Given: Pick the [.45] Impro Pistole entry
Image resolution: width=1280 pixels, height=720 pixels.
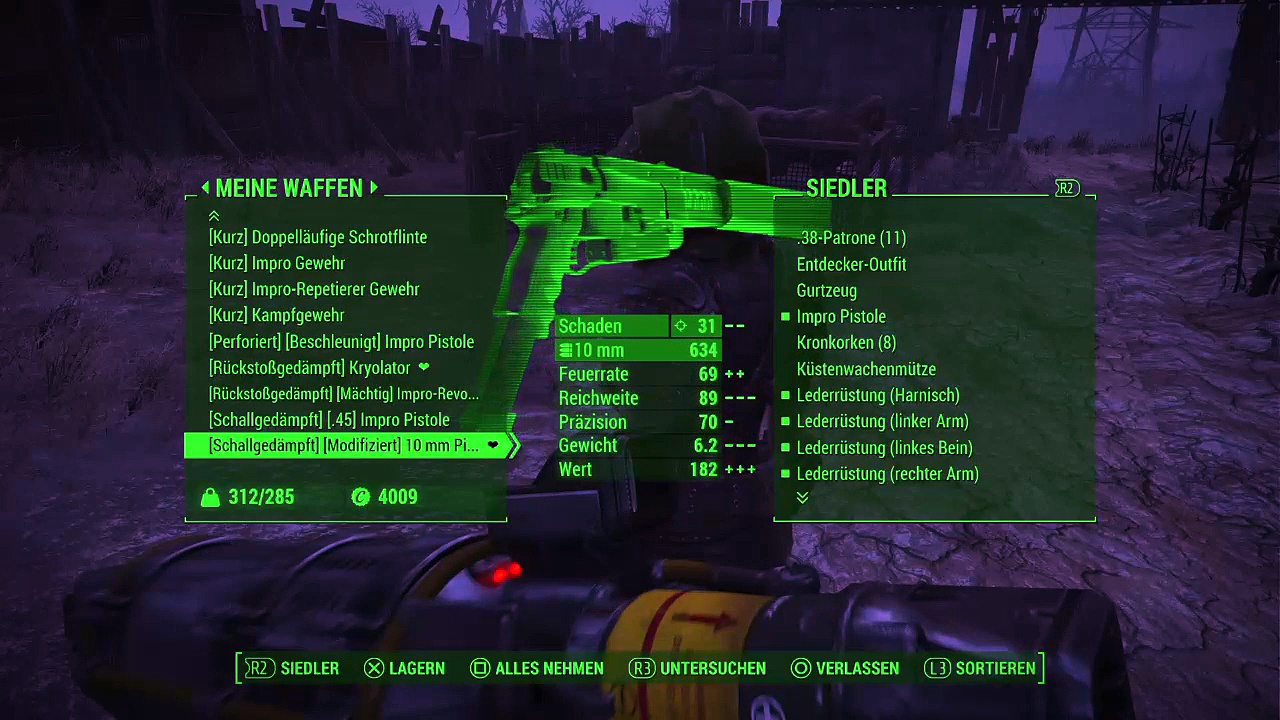Looking at the screenshot, I should [x=329, y=420].
